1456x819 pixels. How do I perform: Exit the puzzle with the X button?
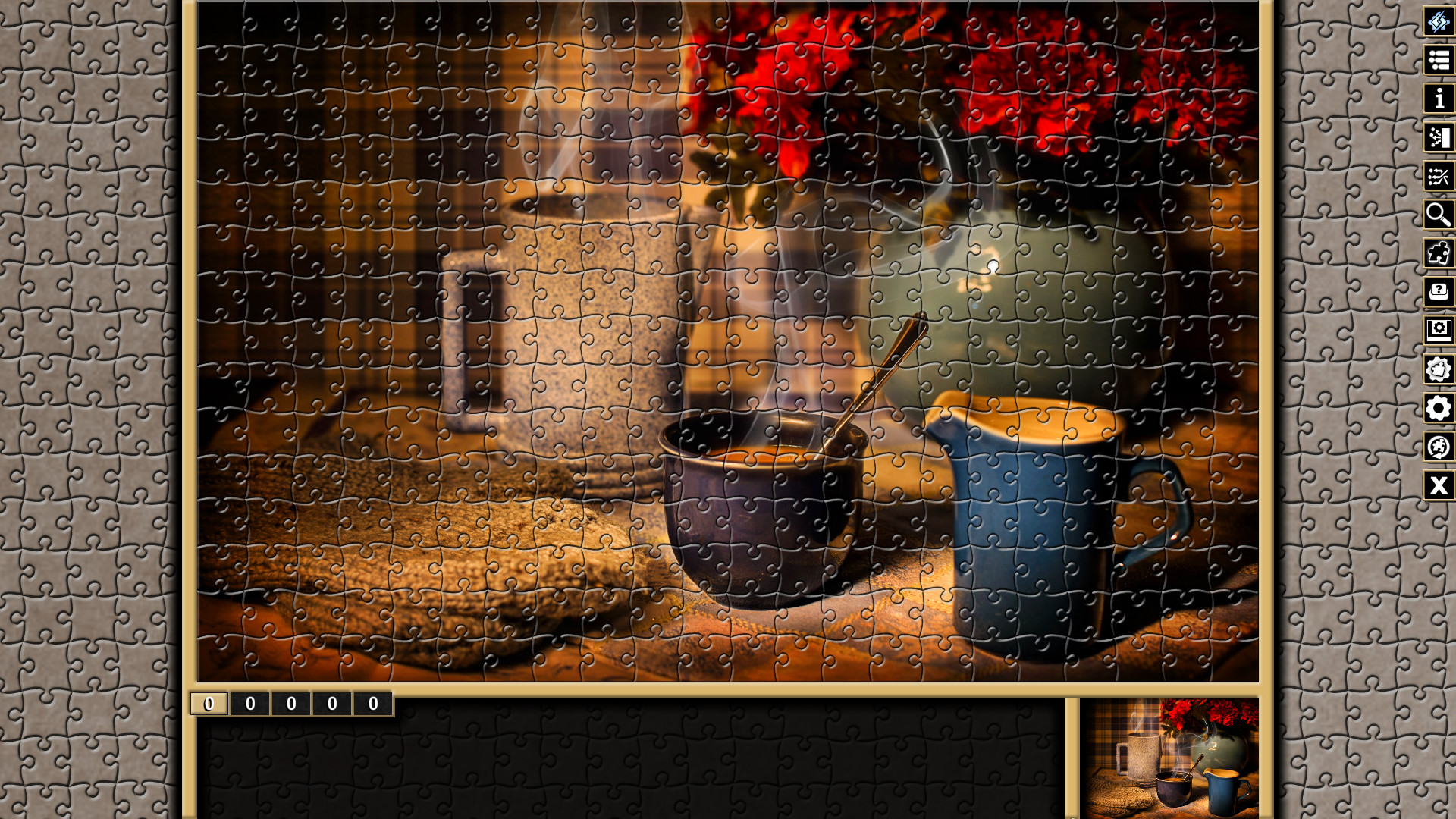1439,485
